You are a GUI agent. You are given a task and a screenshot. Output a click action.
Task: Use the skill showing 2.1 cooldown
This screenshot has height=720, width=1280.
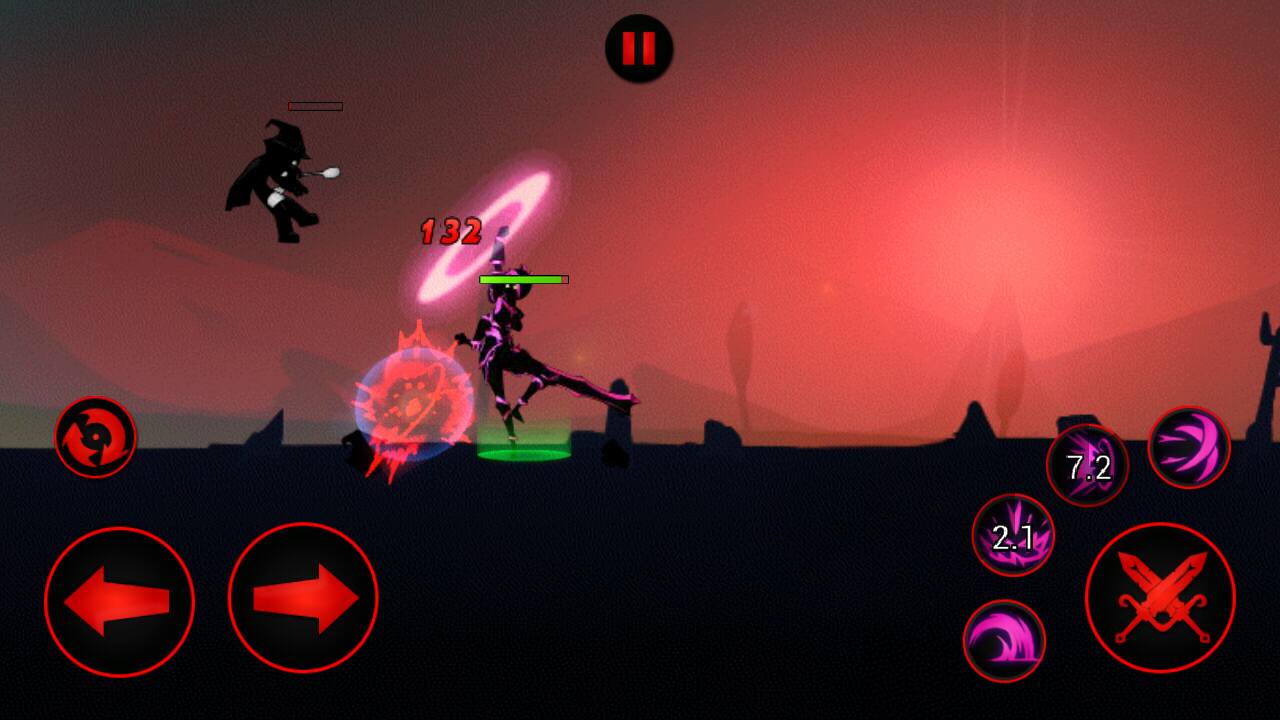[x=1013, y=536]
